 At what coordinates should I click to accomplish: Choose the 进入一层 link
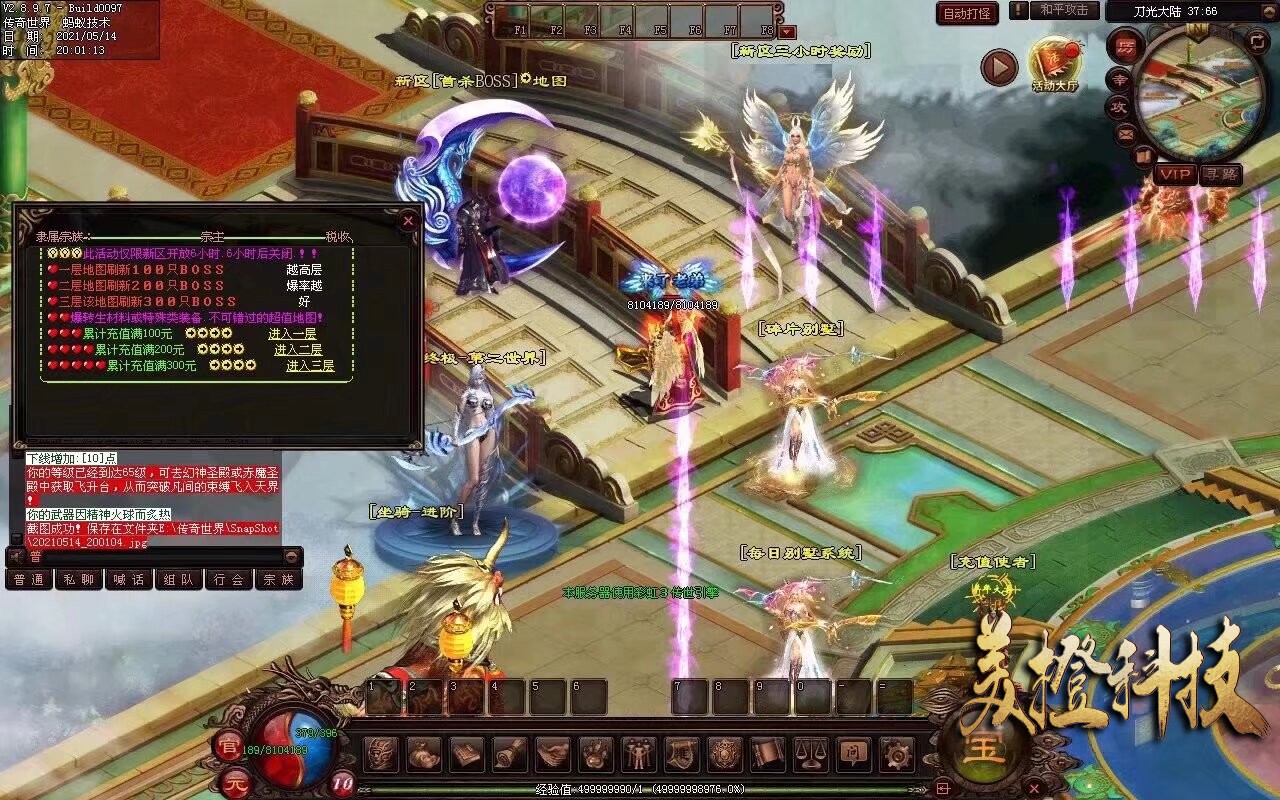pos(292,333)
